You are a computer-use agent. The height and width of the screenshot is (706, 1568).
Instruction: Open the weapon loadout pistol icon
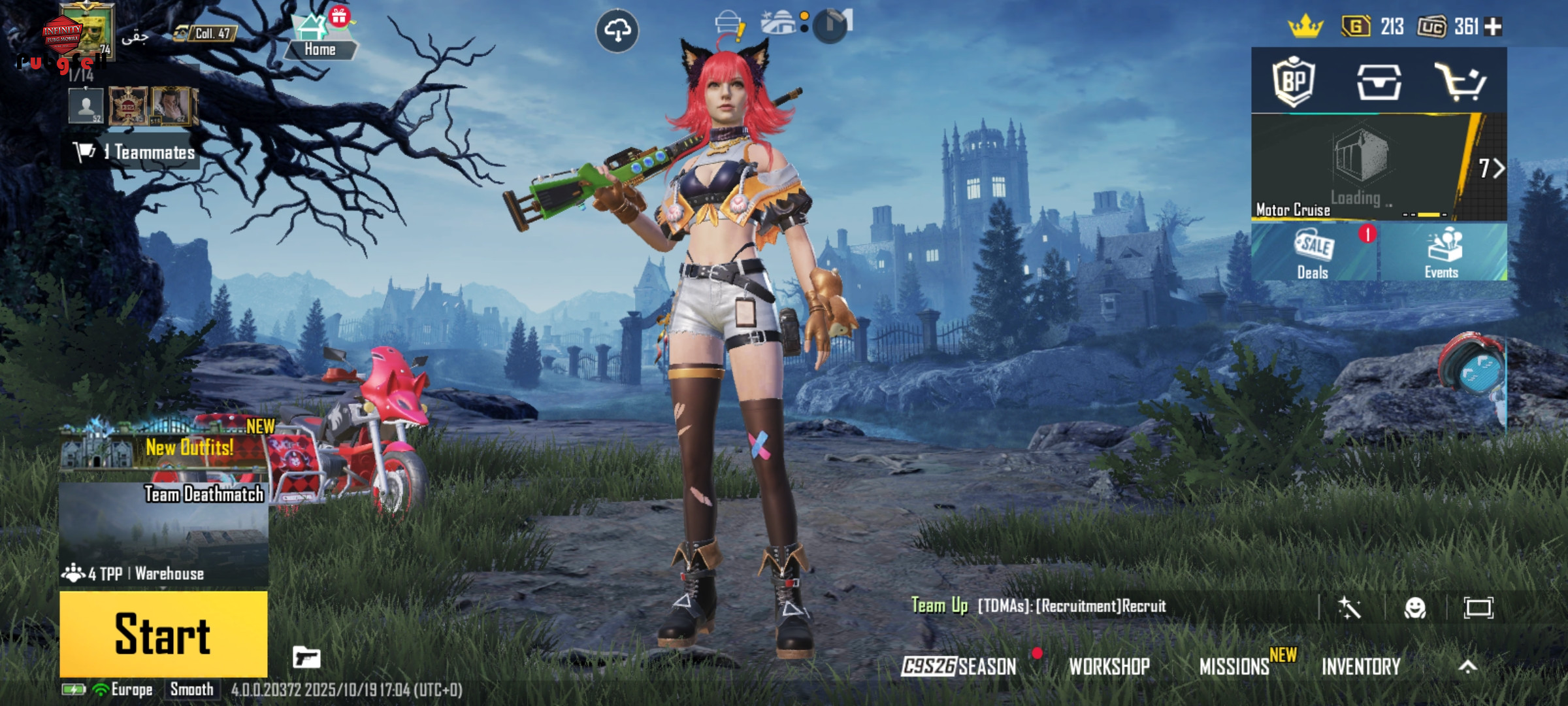(x=306, y=657)
